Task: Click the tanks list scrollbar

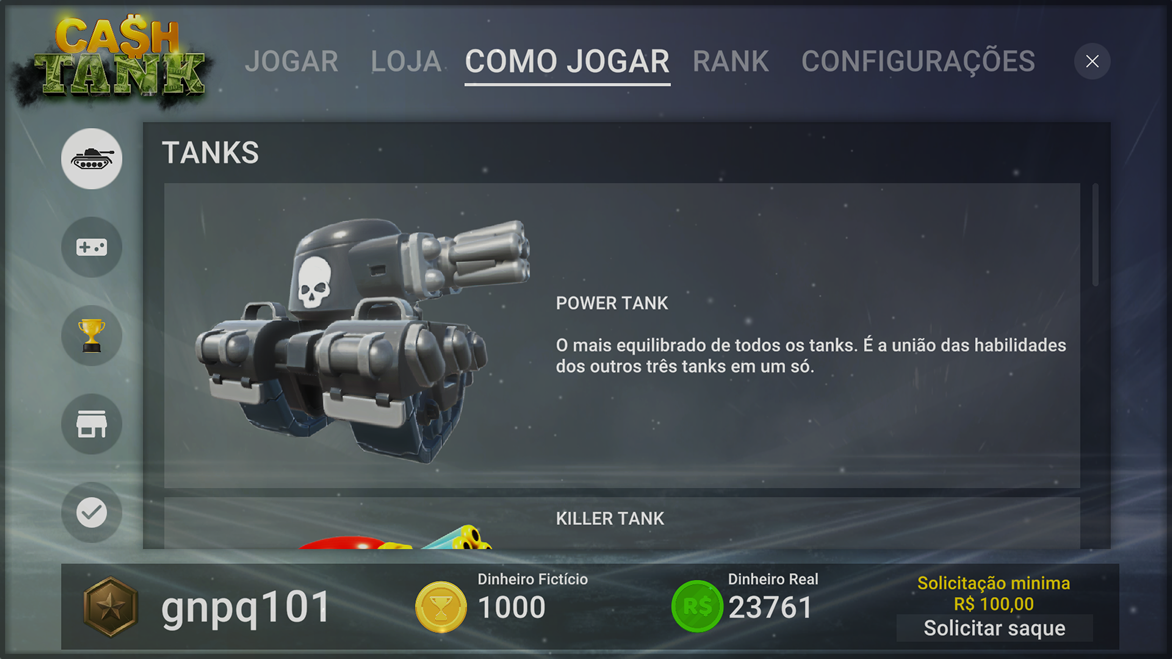Action: coord(1096,236)
